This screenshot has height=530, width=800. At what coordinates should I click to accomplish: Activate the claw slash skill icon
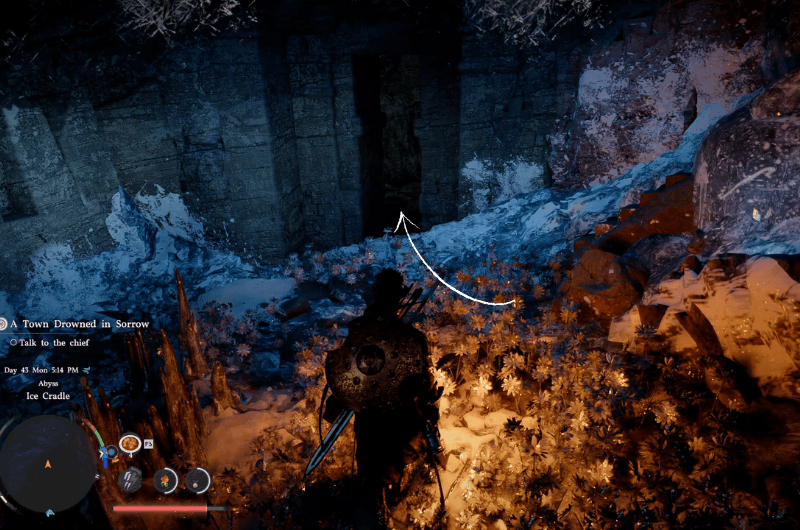131,480
